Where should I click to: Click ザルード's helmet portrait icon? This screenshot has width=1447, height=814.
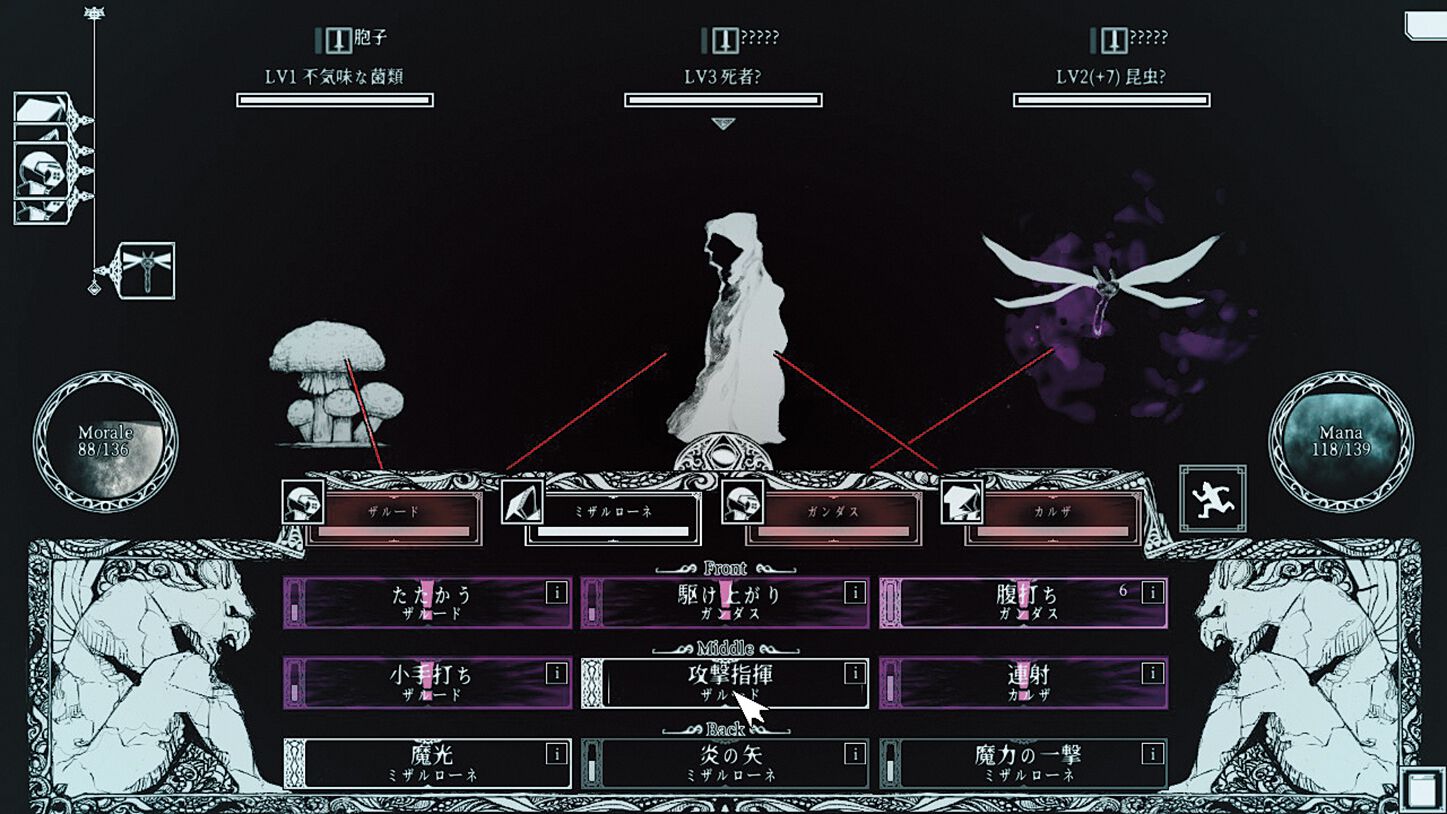[x=302, y=502]
